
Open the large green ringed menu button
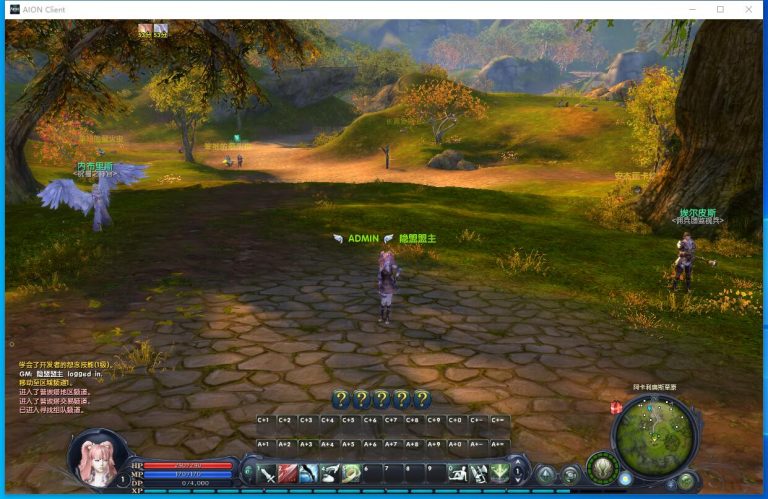(x=602, y=467)
